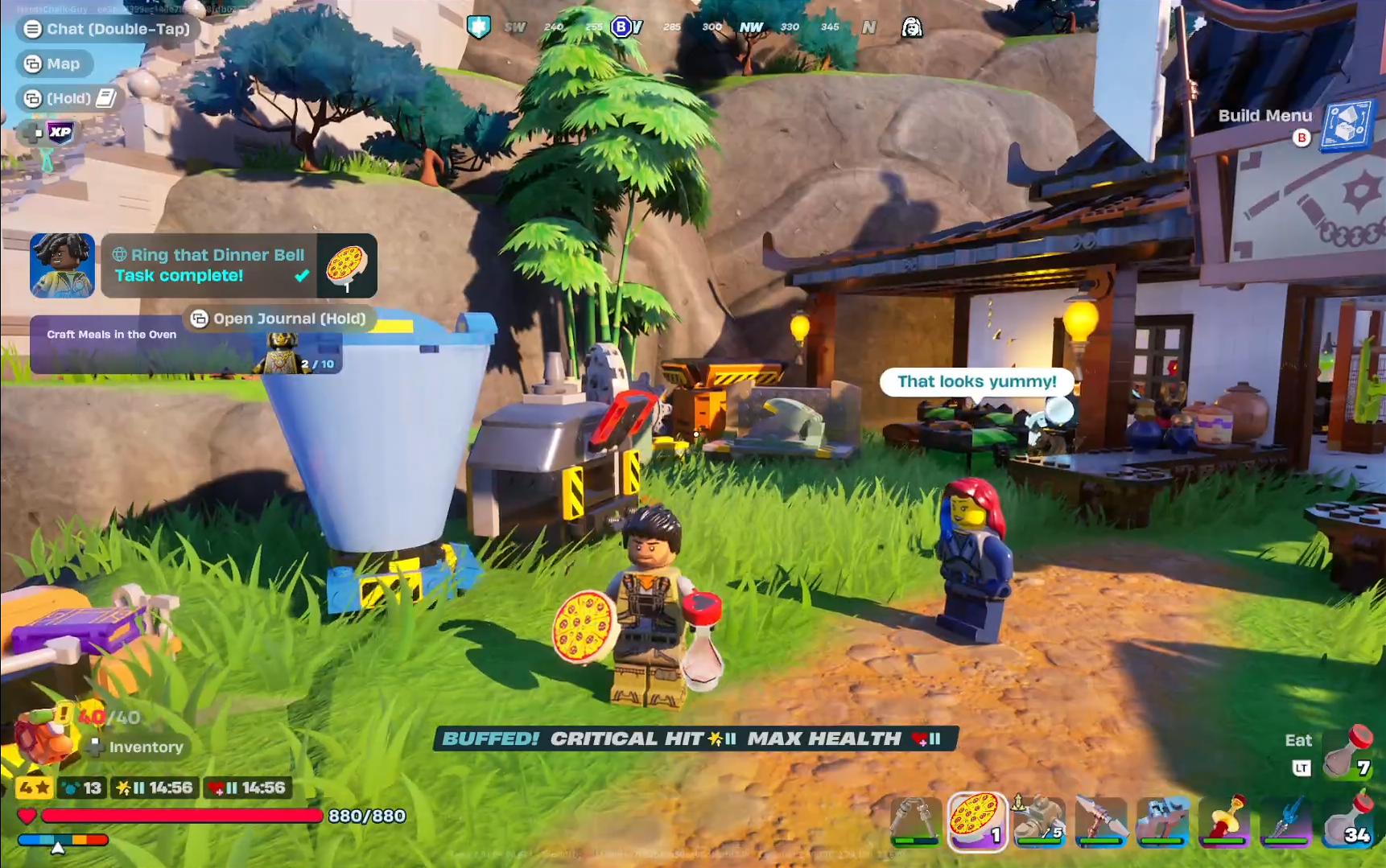Click the 4-star village rank badge
The width and height of the screenshot is (1386, 868).
tap(32, 789)
